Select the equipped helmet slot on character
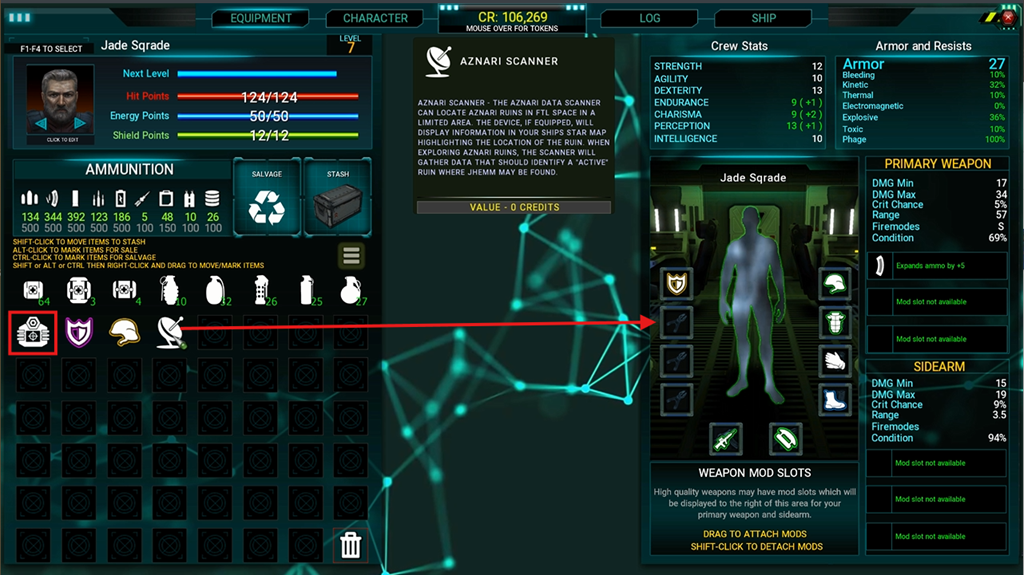The width and height of the screenshot is (1024, 575). 834,284
